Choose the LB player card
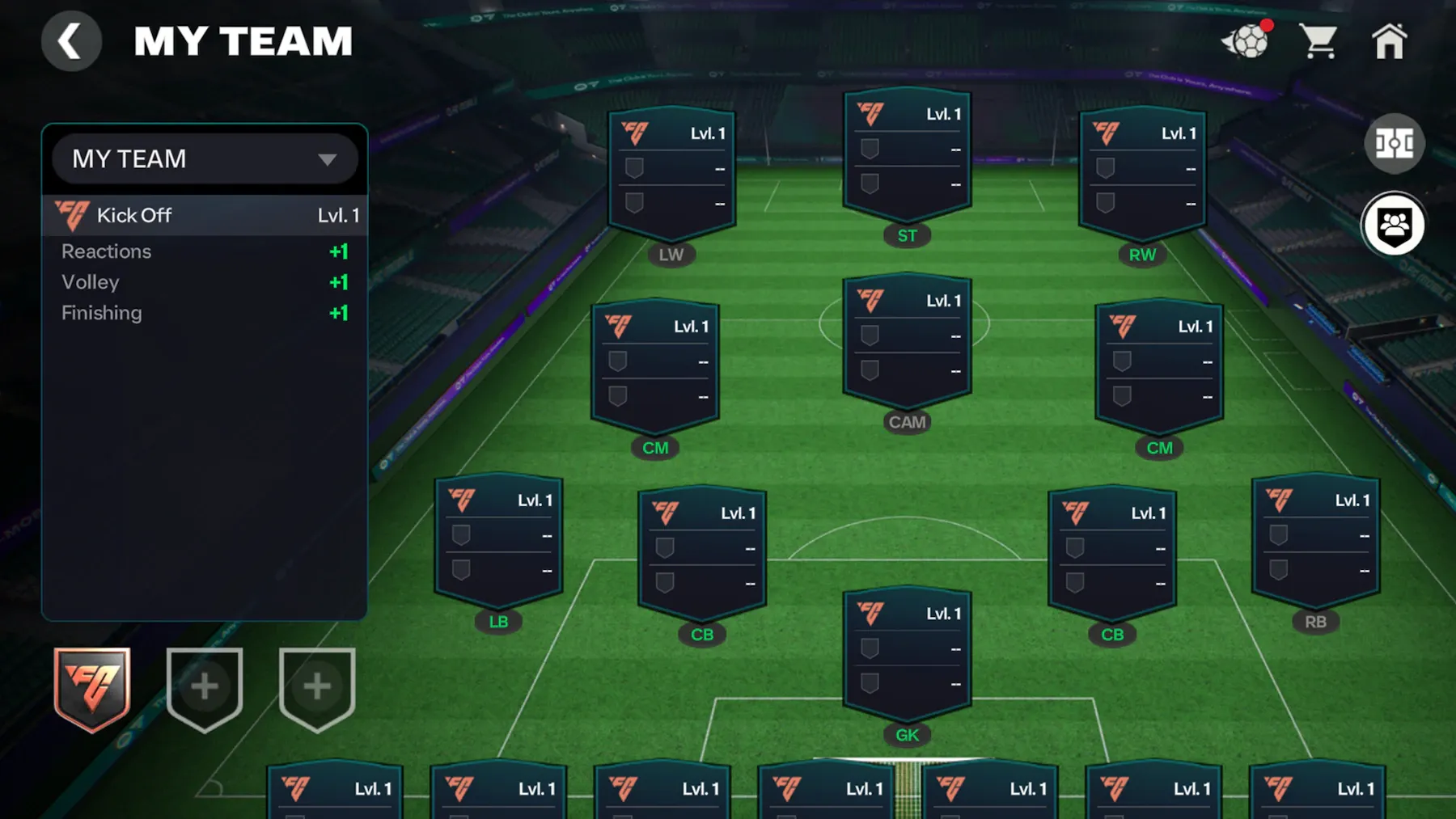1456x819 pixels. [498, 542]
